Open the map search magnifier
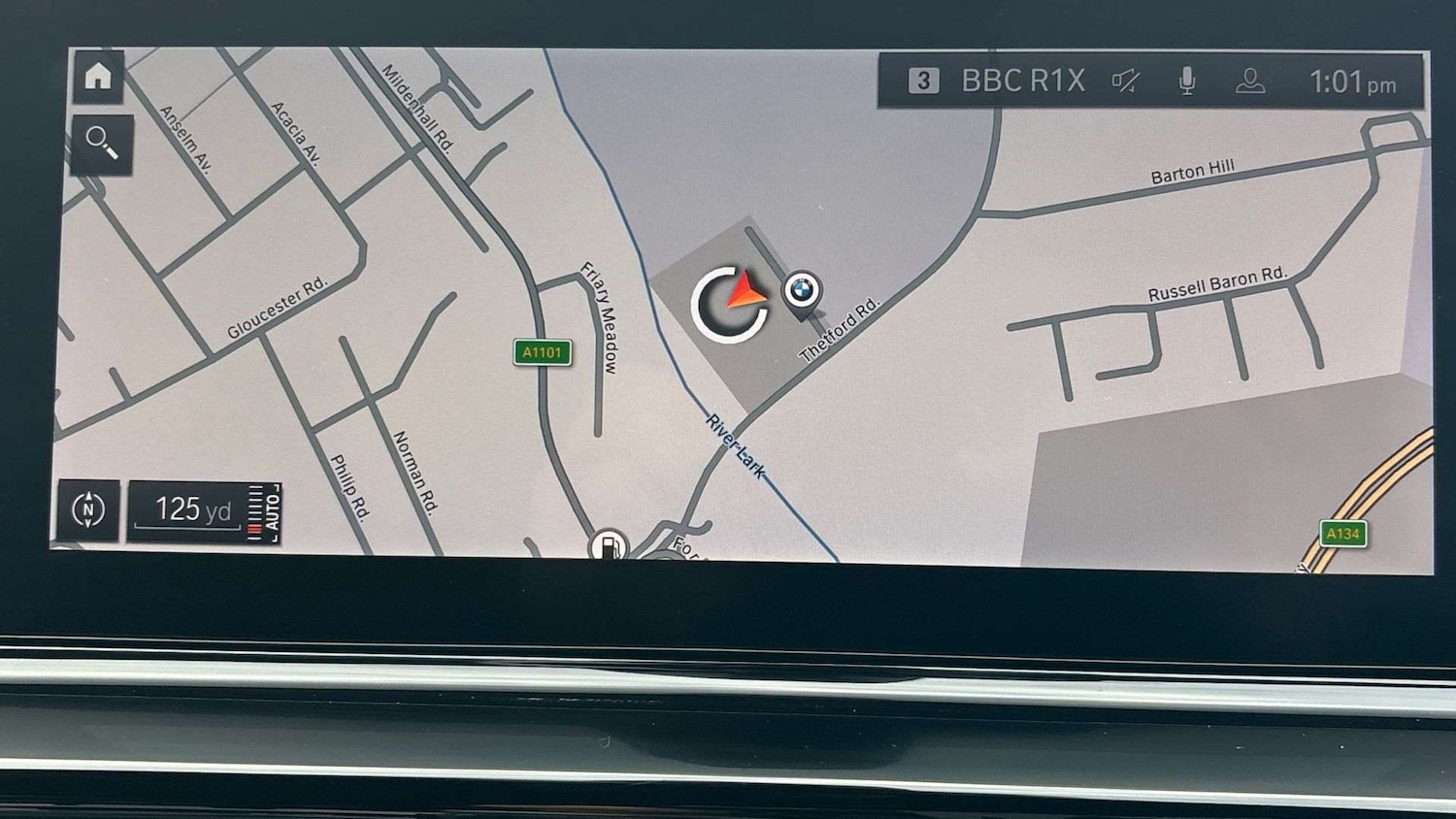 coord(101,144)
